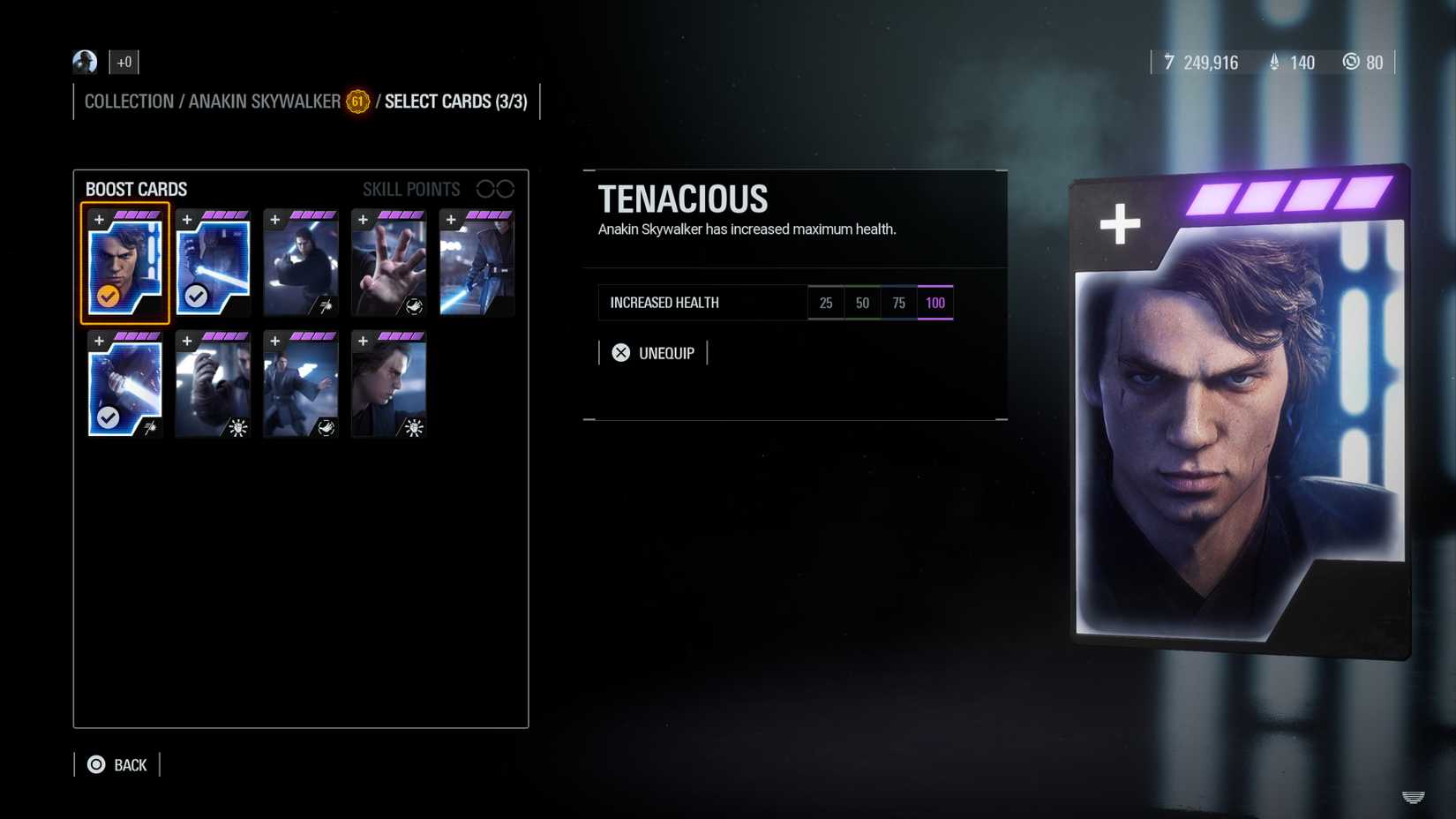
Task: Click the circular currency icon beside 80
Action: (1351, 63)
